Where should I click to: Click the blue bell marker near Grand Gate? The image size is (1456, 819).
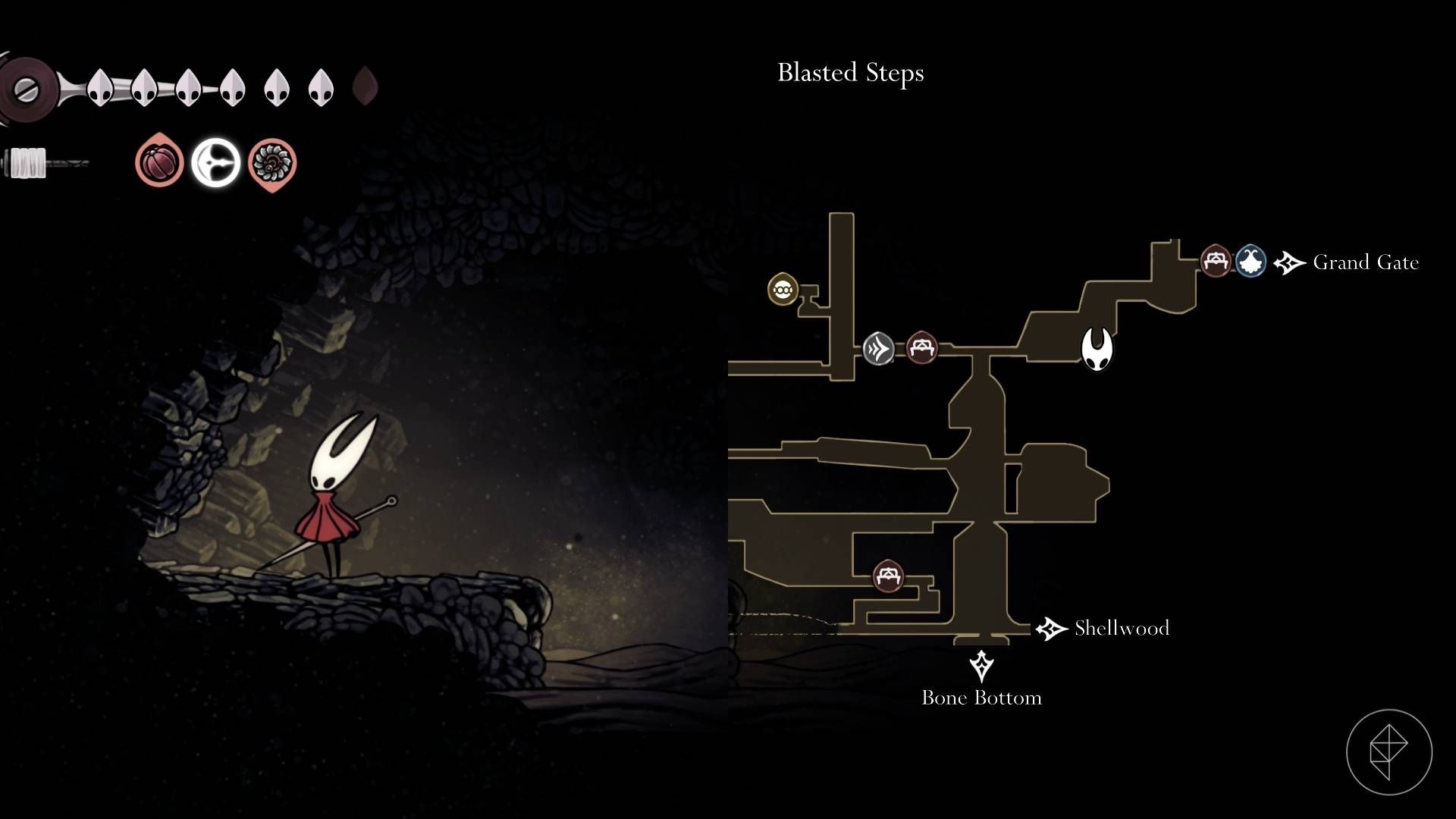point(1250,262)
